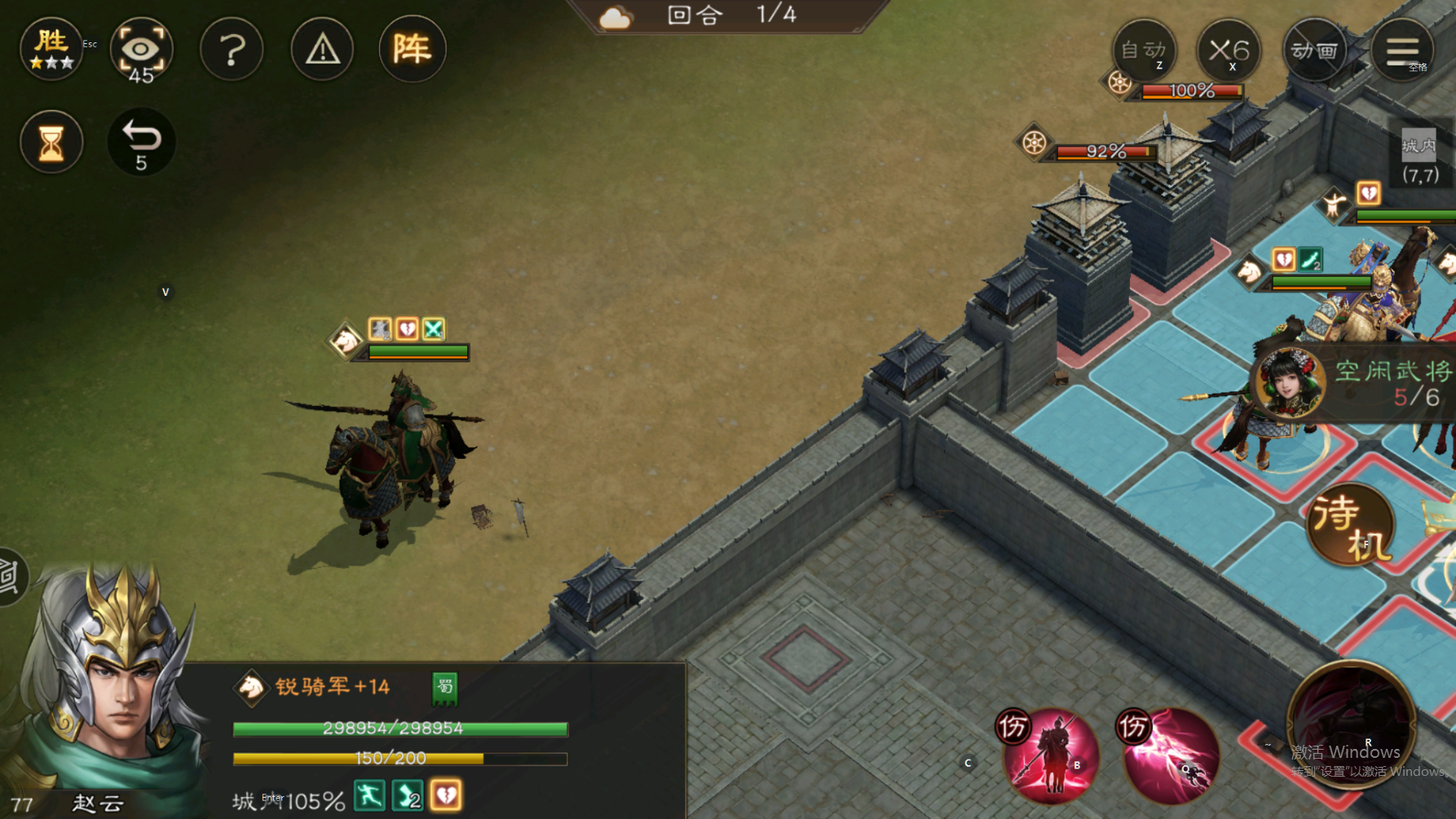1456x819 pixels.
Task: Change the X6 battle speed
Action: [x=1229, y=51]
